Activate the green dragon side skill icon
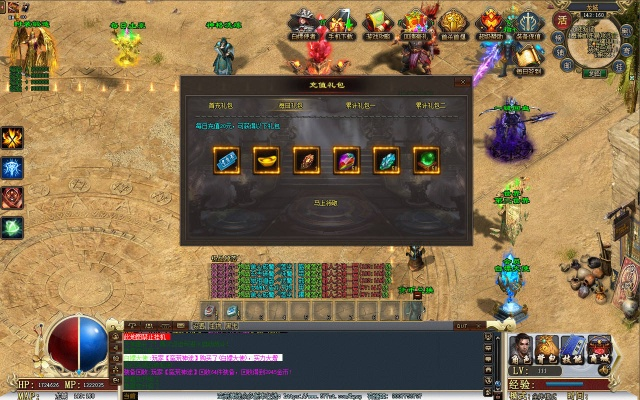Image resolution: width=640 pixels, height=400 pixels. point(13,227)
